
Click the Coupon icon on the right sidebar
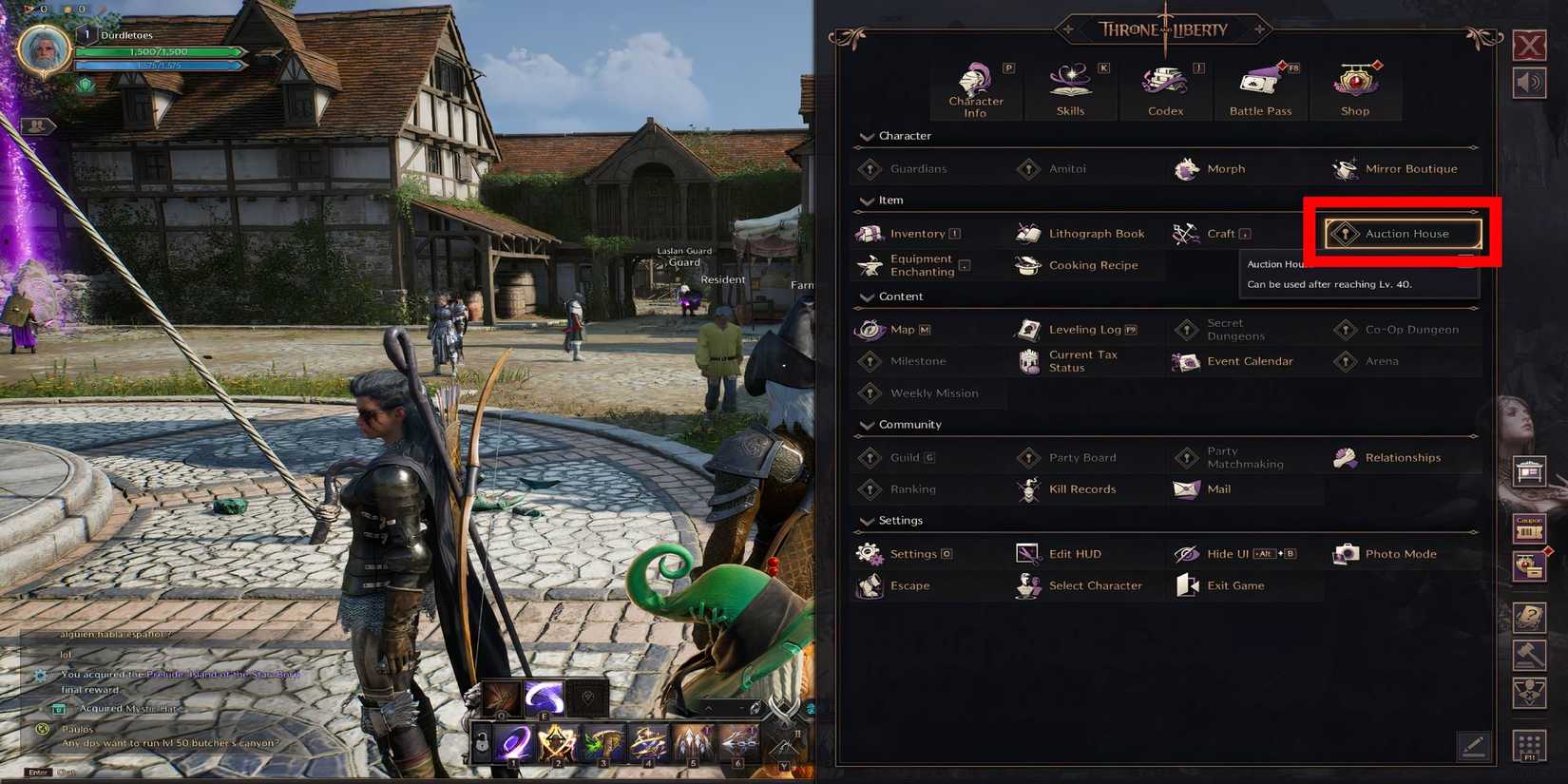pos(1530,529)
